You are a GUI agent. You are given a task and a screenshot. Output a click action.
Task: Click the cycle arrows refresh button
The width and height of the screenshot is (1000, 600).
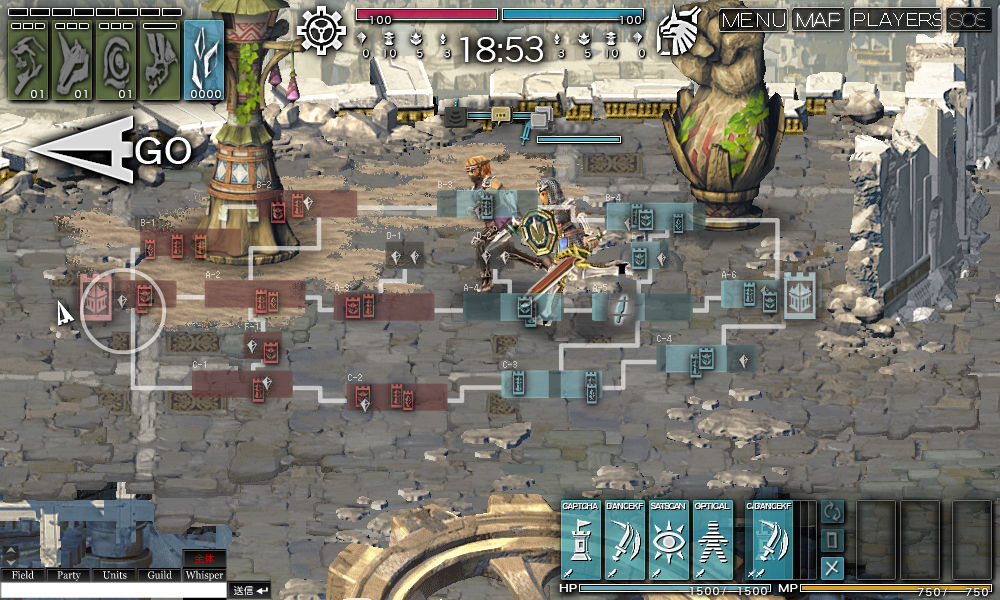pos(832,511)
